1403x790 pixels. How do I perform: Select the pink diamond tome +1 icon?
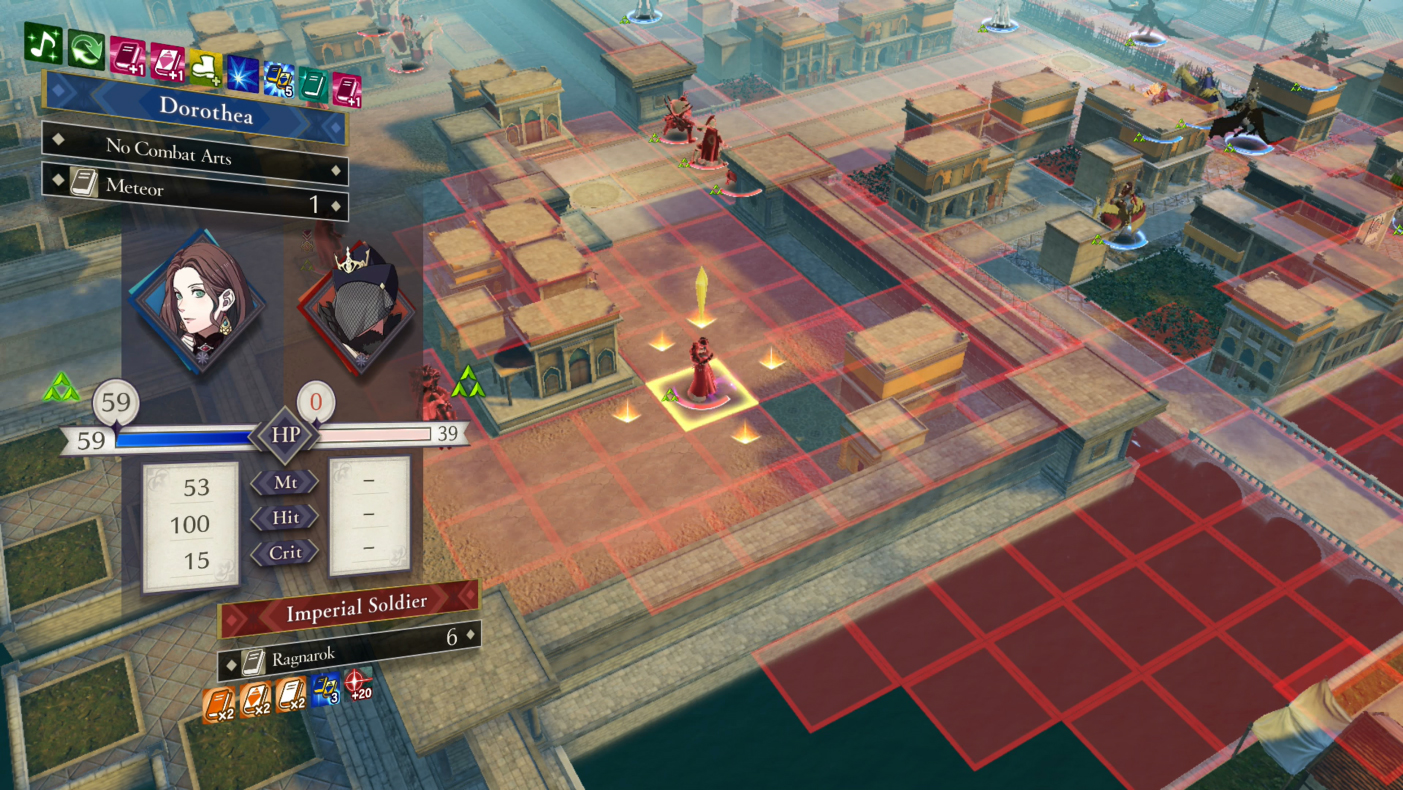(166, 64)
